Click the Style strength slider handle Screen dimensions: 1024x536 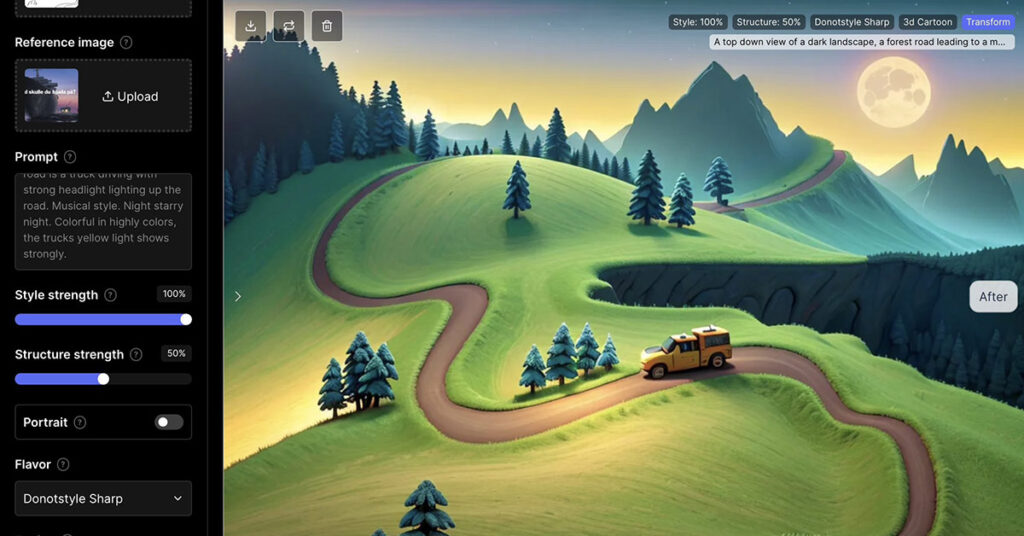(x=186, y=319)
